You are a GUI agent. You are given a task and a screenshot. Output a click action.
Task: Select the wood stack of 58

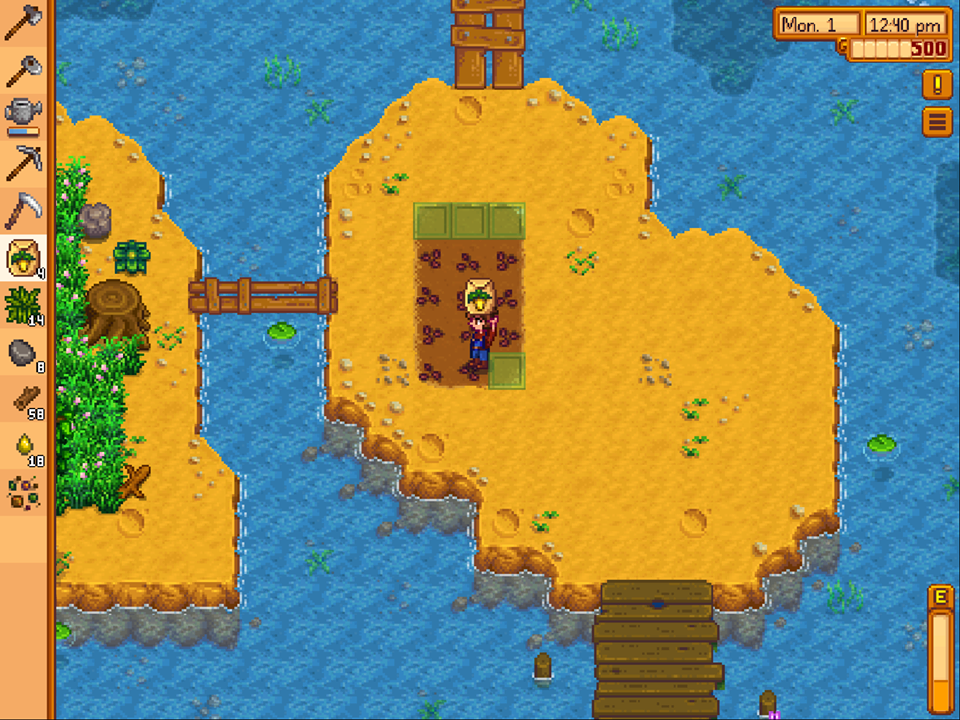point(23,400)
